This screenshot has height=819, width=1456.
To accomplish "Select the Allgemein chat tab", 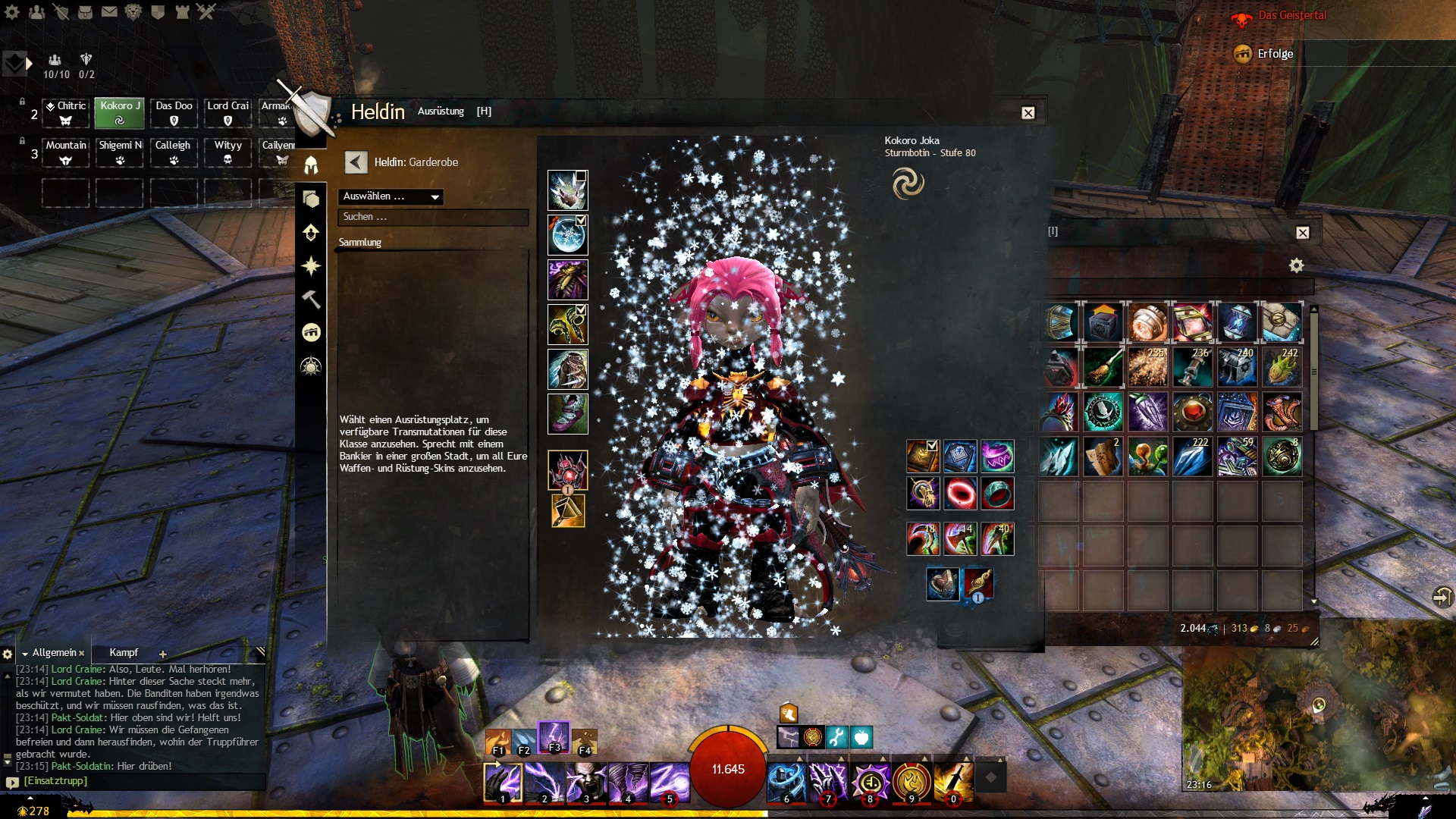I will pyautogui.click(x=54, y=653).
